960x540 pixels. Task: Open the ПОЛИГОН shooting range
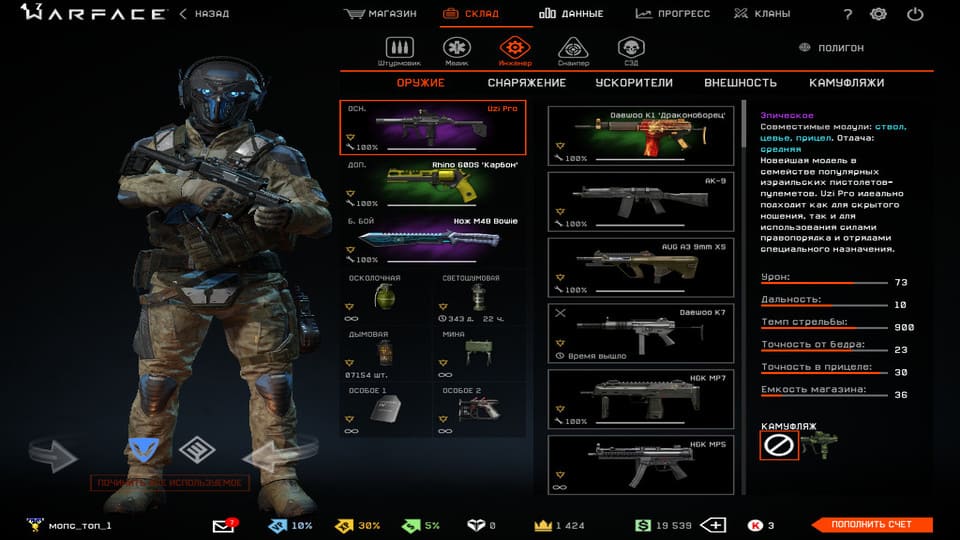(x=833, y=48)
